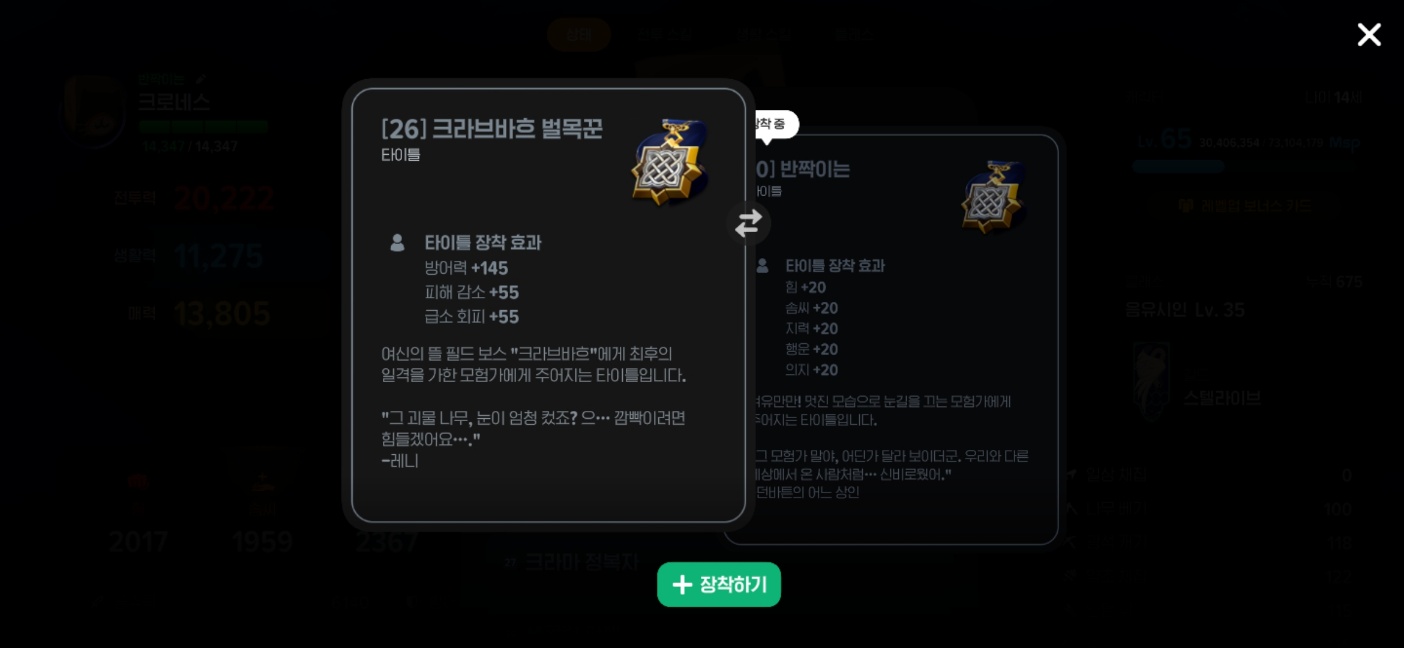1404x648 pixels.
Task: Select the 크라브바흐 벌목꾼 title card
Action: (x=548, y=305)
